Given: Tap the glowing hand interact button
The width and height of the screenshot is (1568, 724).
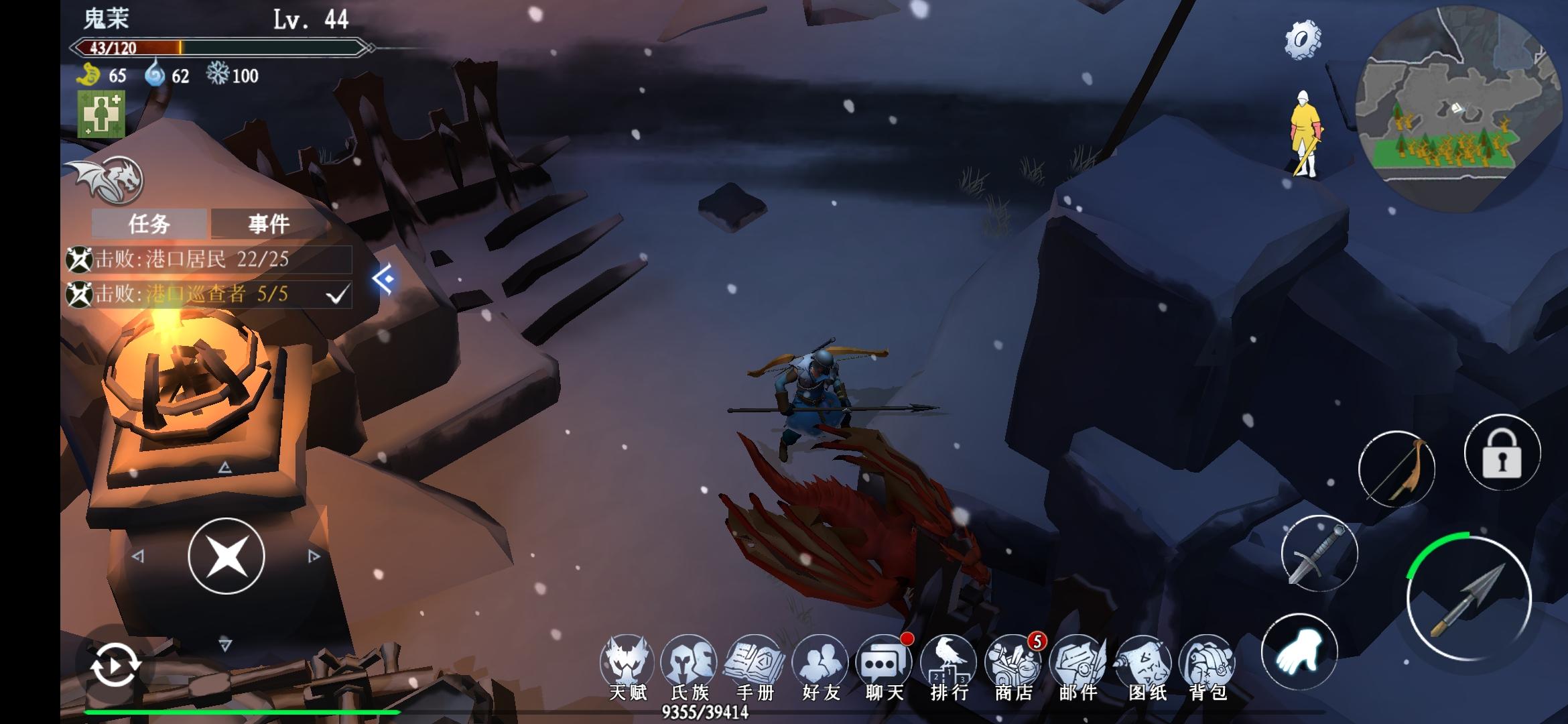Looking at the screenshot, I should (1299, 652).
